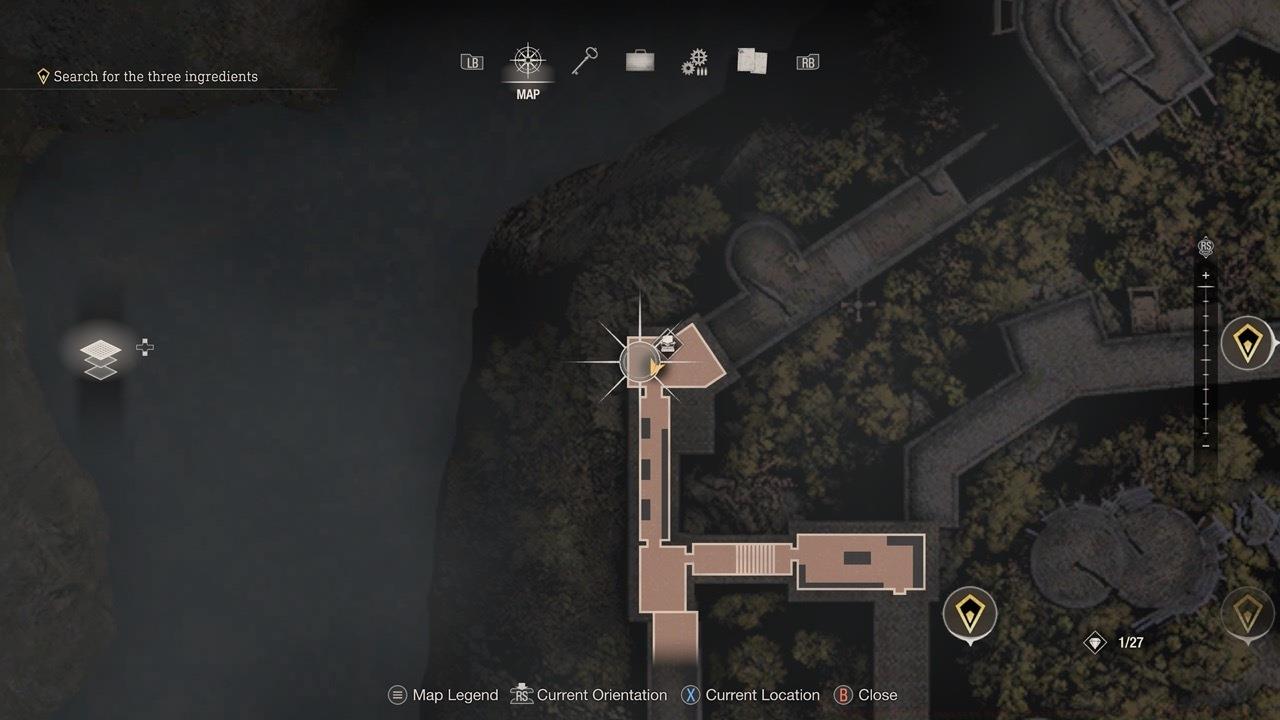Click the plus on the zoom slider
Viewport: 1280px width, 720px height.
coord(1206,274)
